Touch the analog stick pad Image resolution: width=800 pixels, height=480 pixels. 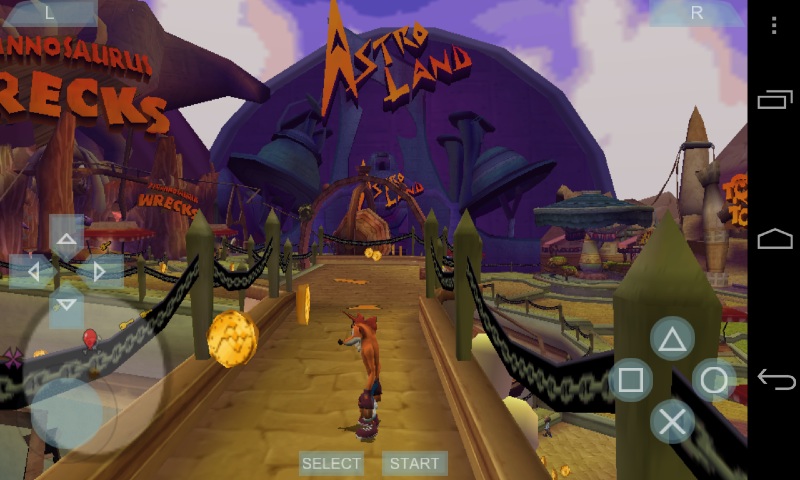(67, 412)
